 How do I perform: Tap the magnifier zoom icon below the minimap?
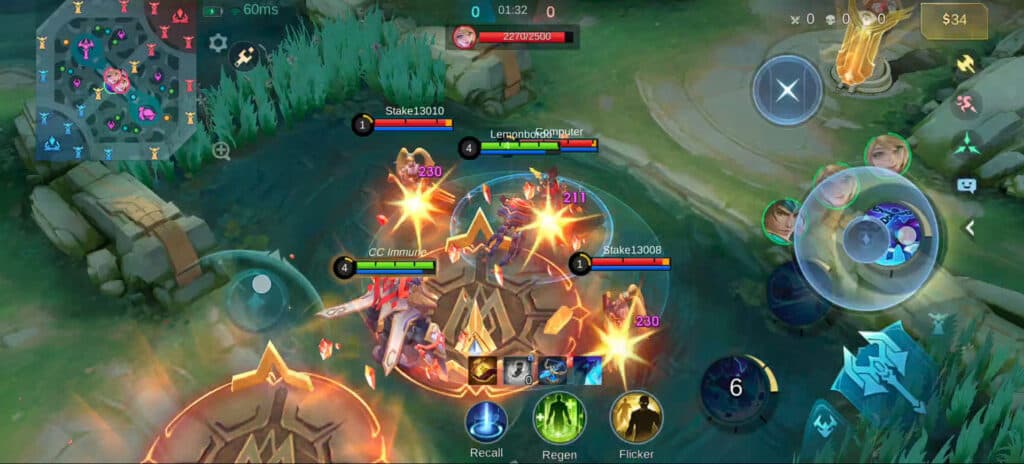pyautogui.click(x=221, y=151)
